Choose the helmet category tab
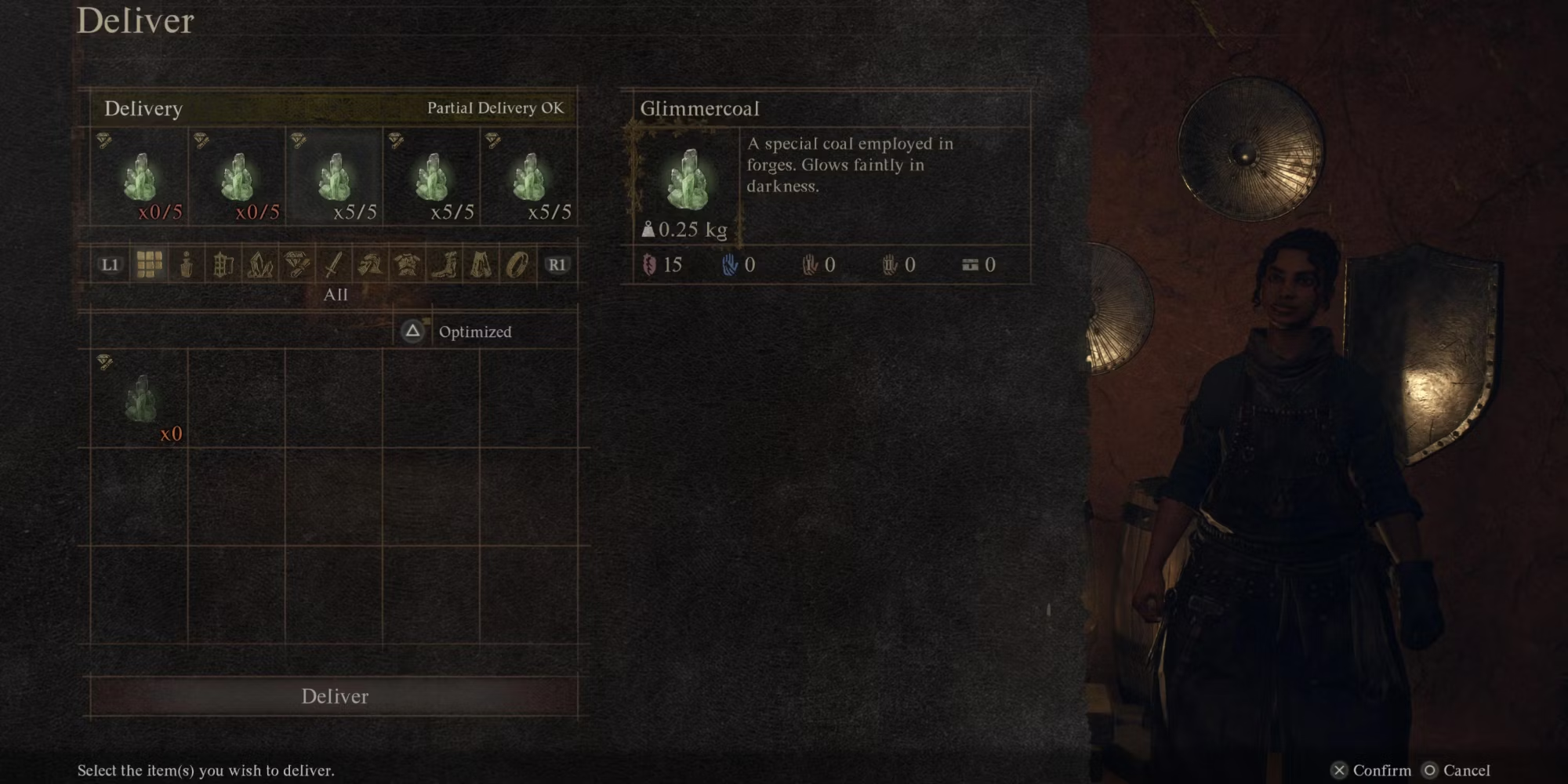 [370, 265]
